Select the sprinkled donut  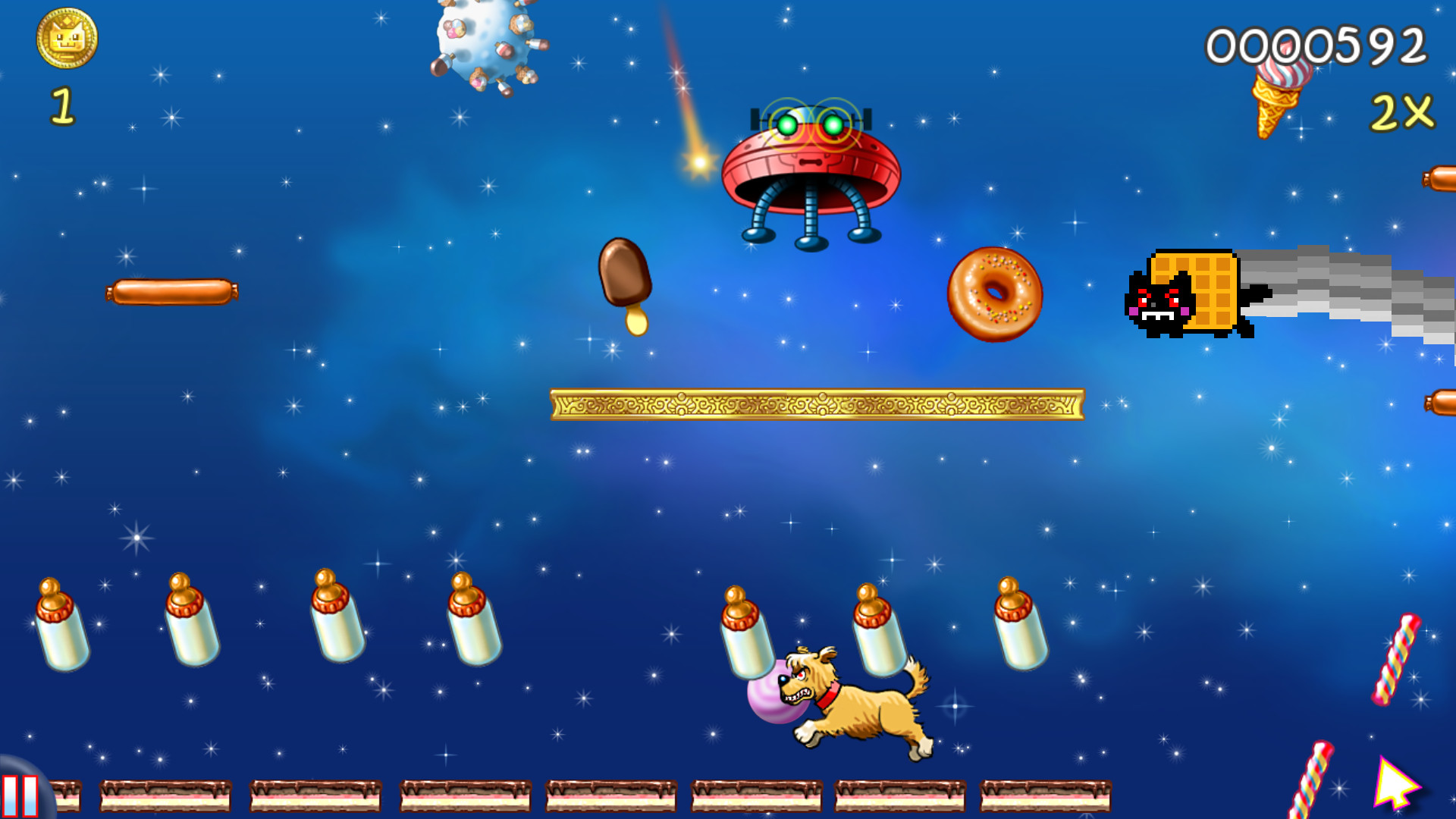click(x=993, y=296)
